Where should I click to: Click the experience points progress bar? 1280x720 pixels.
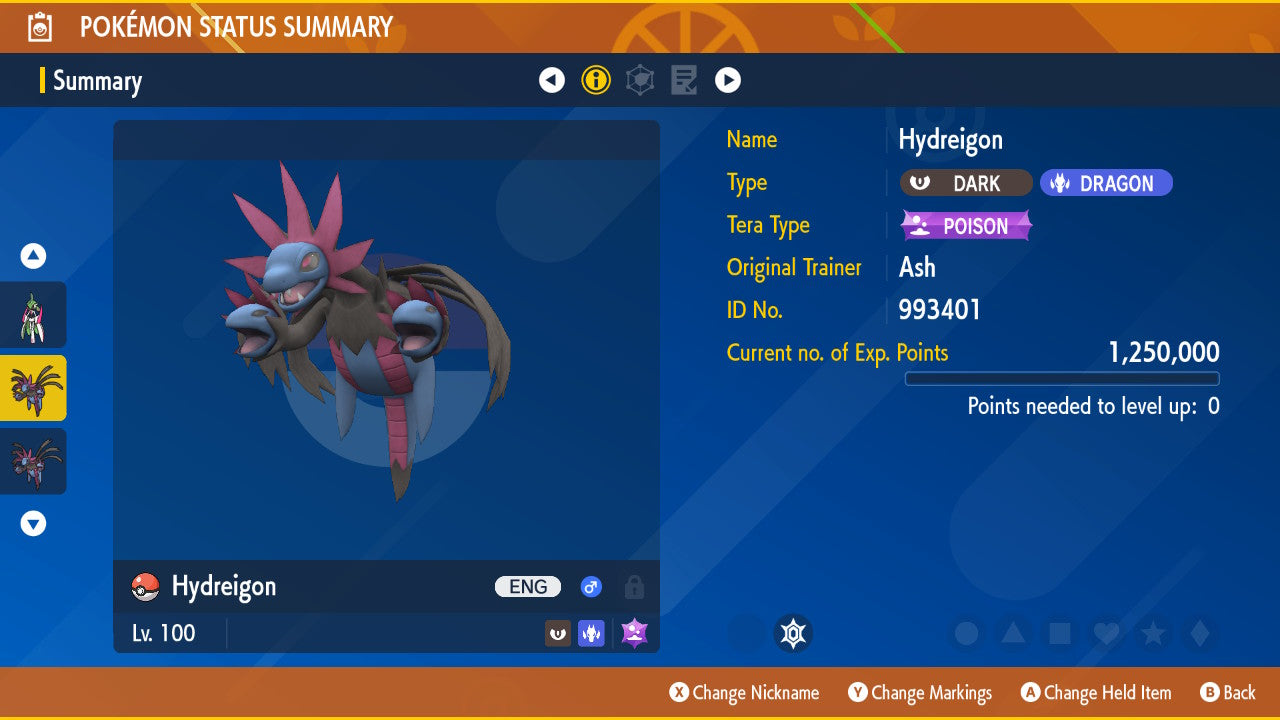click(1062, 378)
